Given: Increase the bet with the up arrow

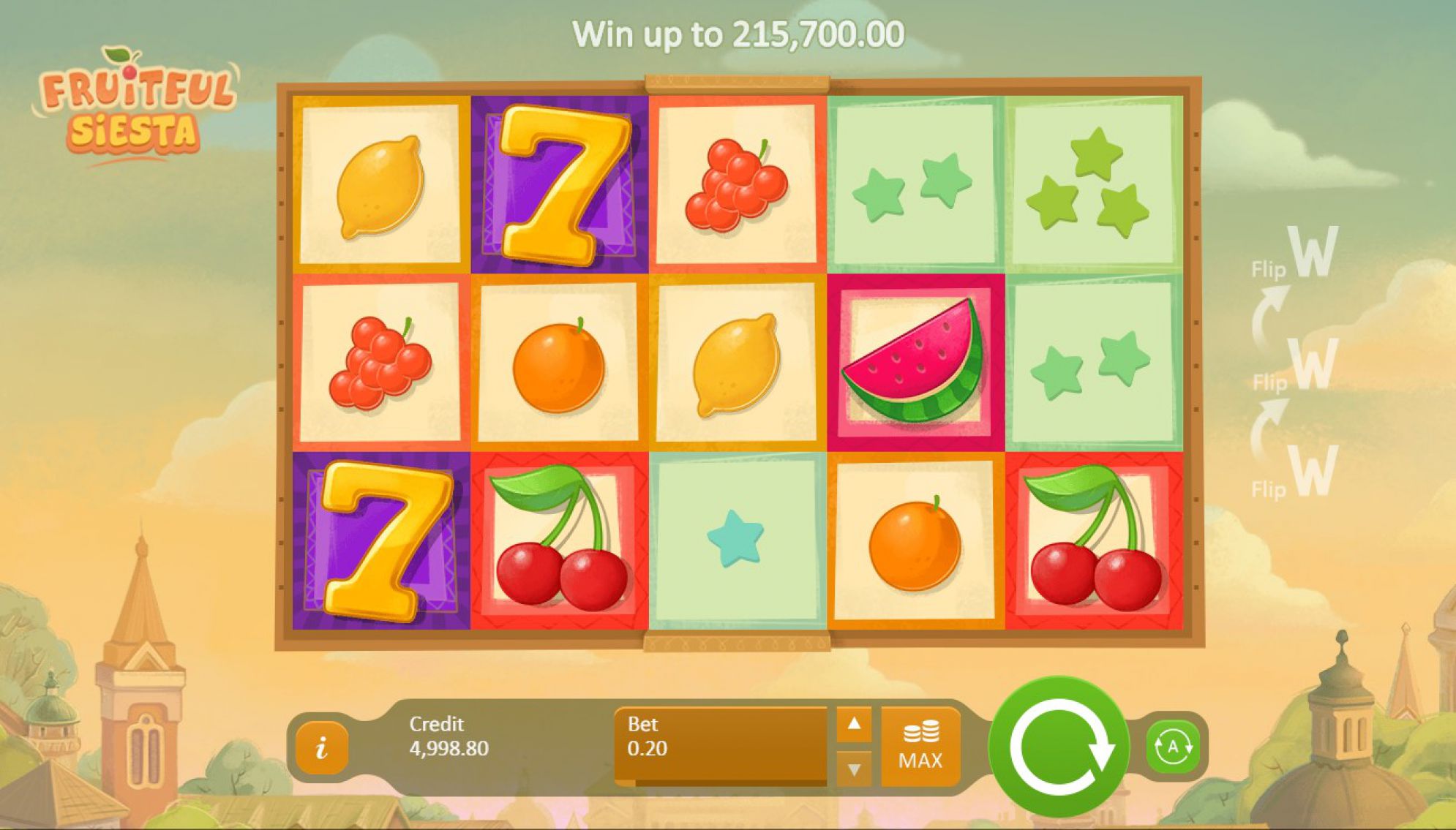Looking at the screenshot, I should point(854,724).
